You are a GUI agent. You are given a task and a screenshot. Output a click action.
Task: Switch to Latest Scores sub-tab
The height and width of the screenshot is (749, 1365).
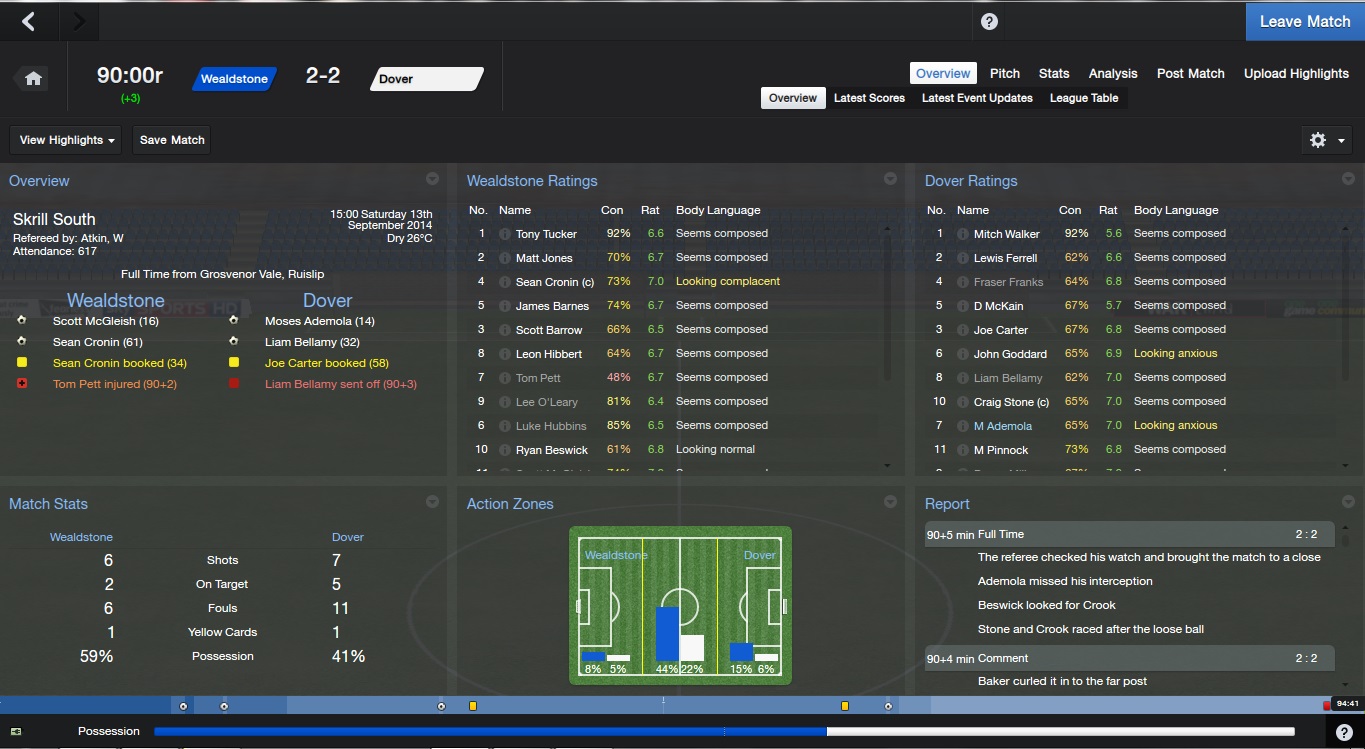[869, 98]
